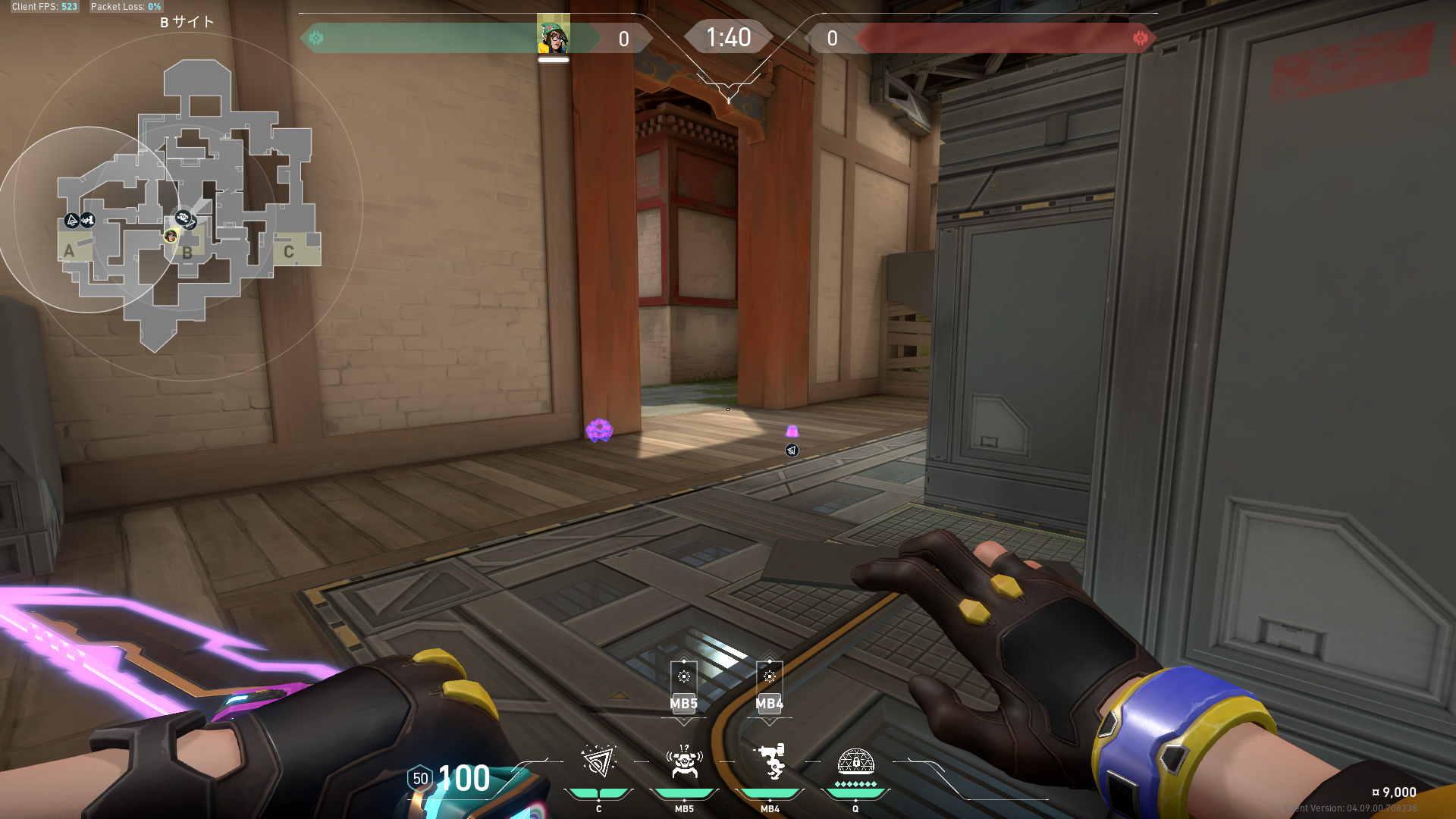Click the player marker on the minimap

coord(171,236)
